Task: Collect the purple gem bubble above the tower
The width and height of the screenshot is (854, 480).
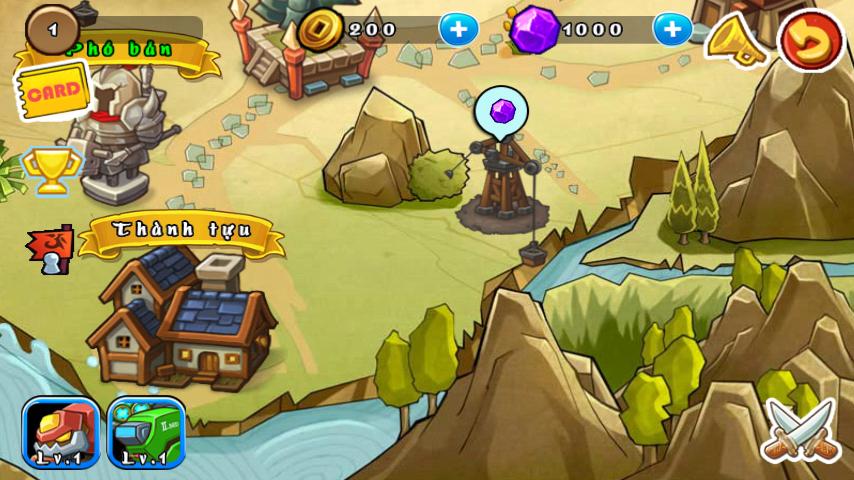Action: 501,110
